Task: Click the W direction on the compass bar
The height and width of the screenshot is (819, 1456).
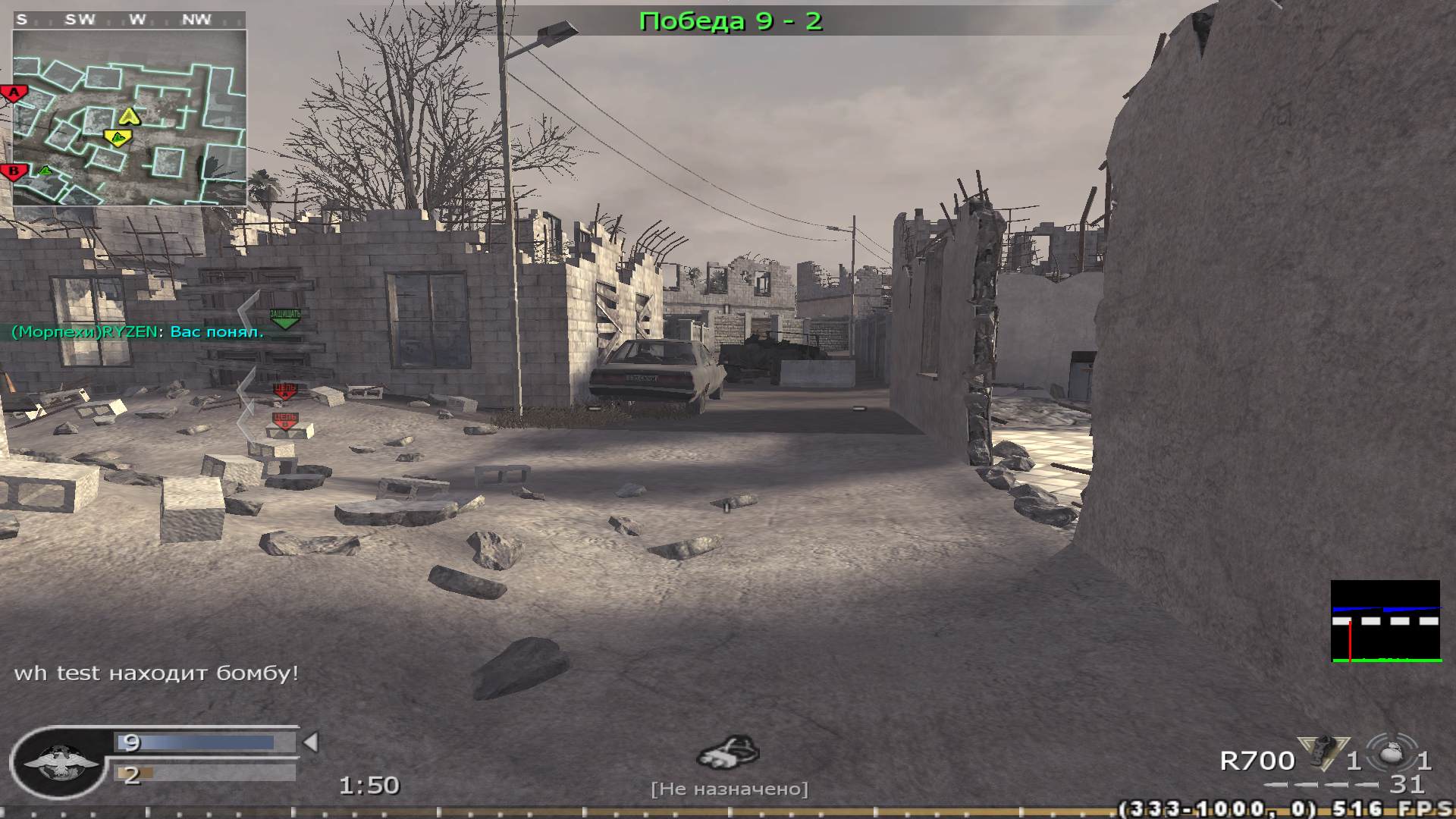Action: tap(135, 19)
